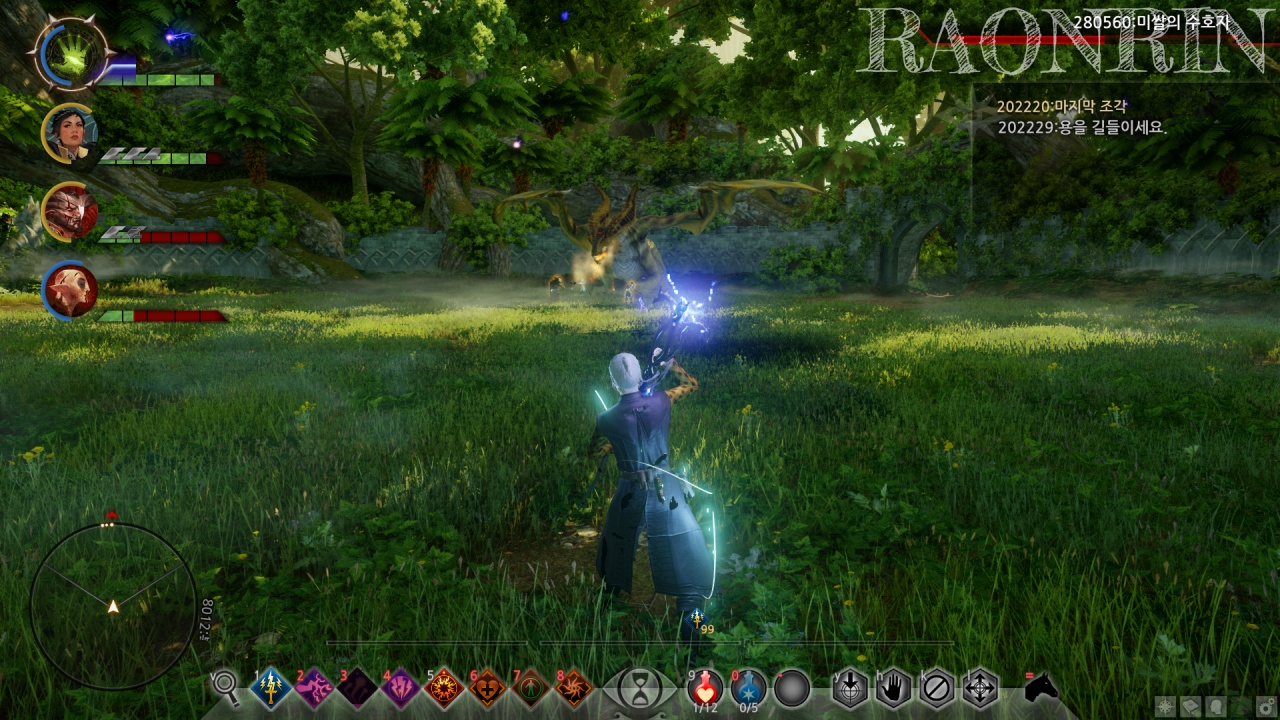Summon the mount with the horse icon
Image resolution: width=1280 pixels, height=720 pixels.
point(1041,687)
